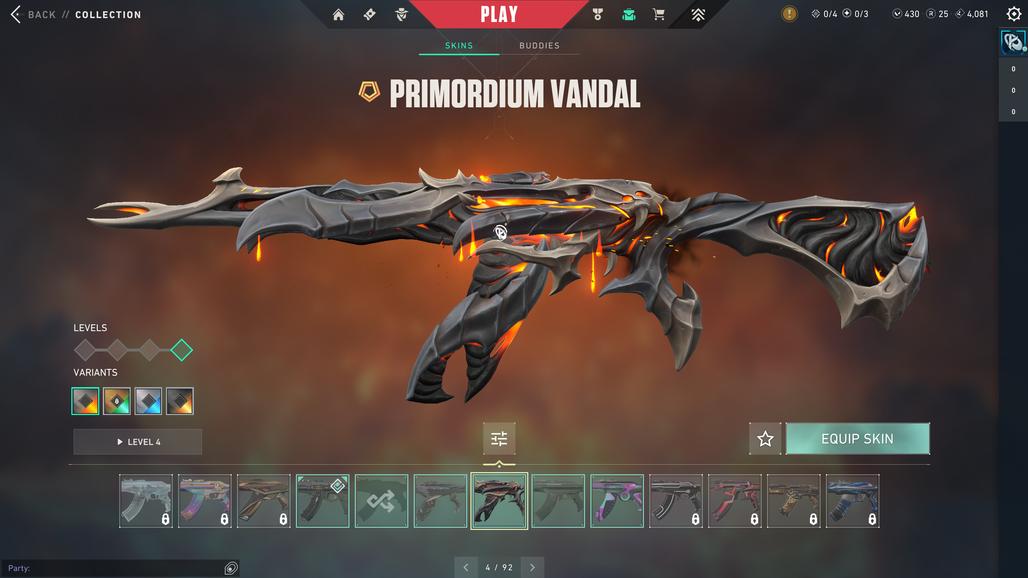Open the store shopping cart icon

point(659,15)
